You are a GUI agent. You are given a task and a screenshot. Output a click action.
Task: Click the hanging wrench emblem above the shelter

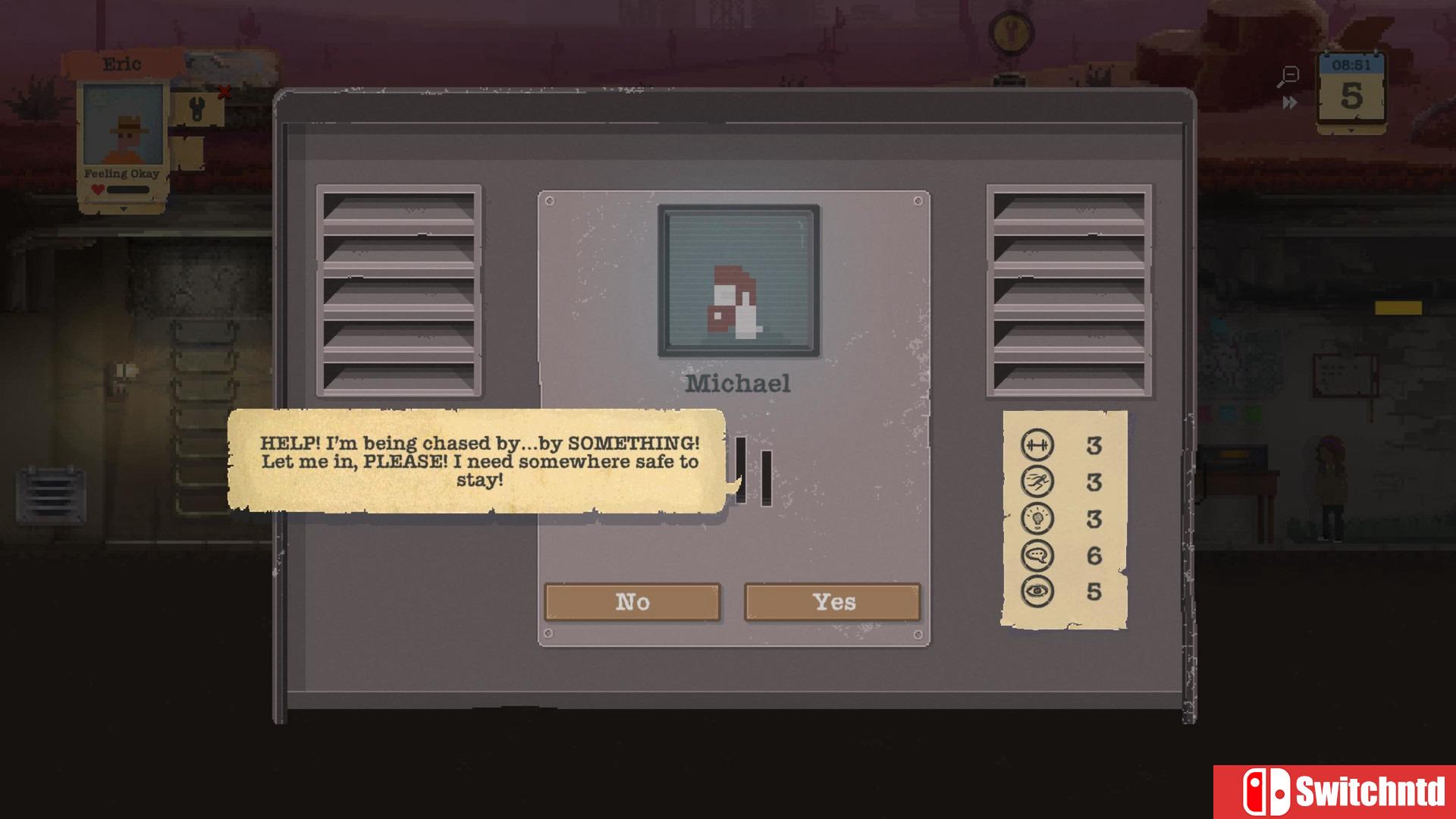point(1012,32)
